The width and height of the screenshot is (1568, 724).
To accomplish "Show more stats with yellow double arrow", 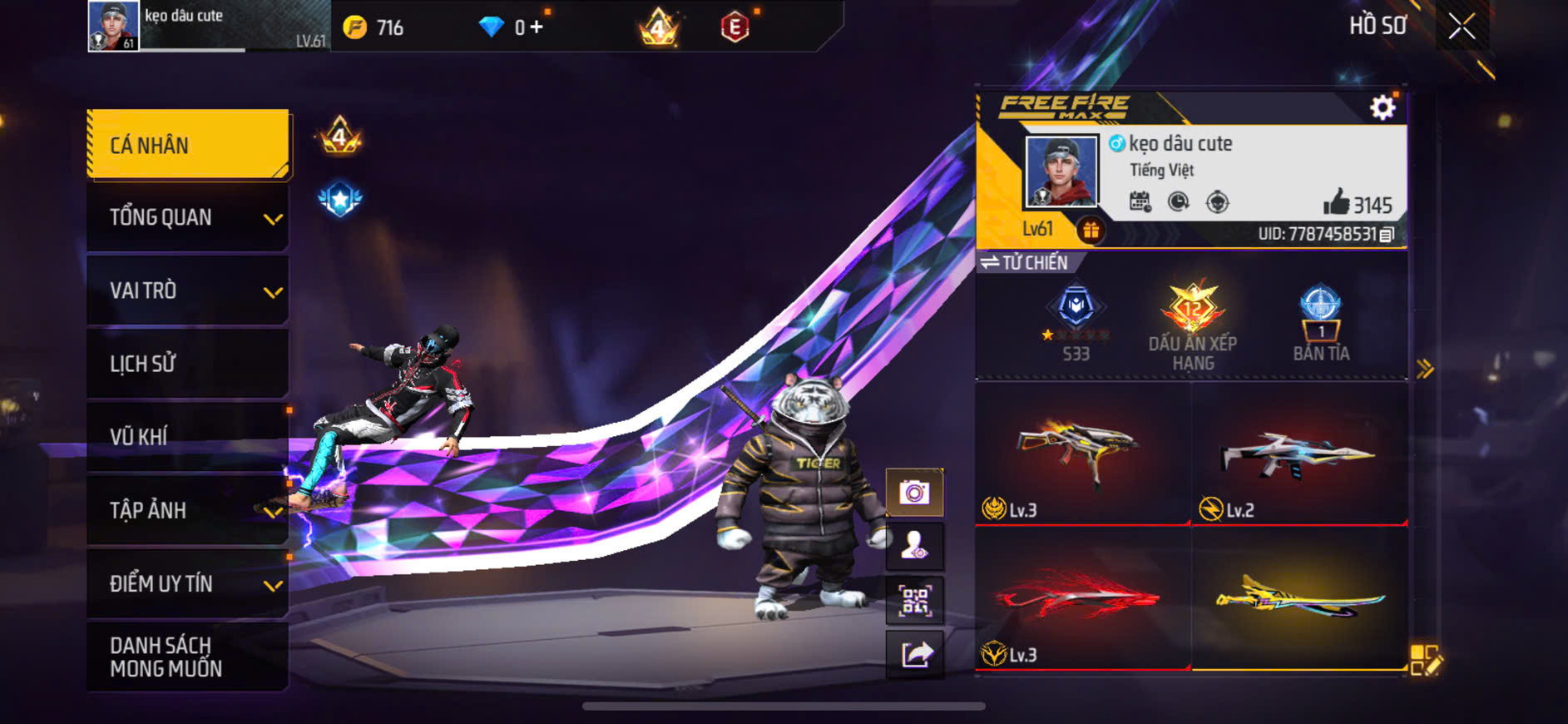I will pyautogui.click(x=1425, y=369).
